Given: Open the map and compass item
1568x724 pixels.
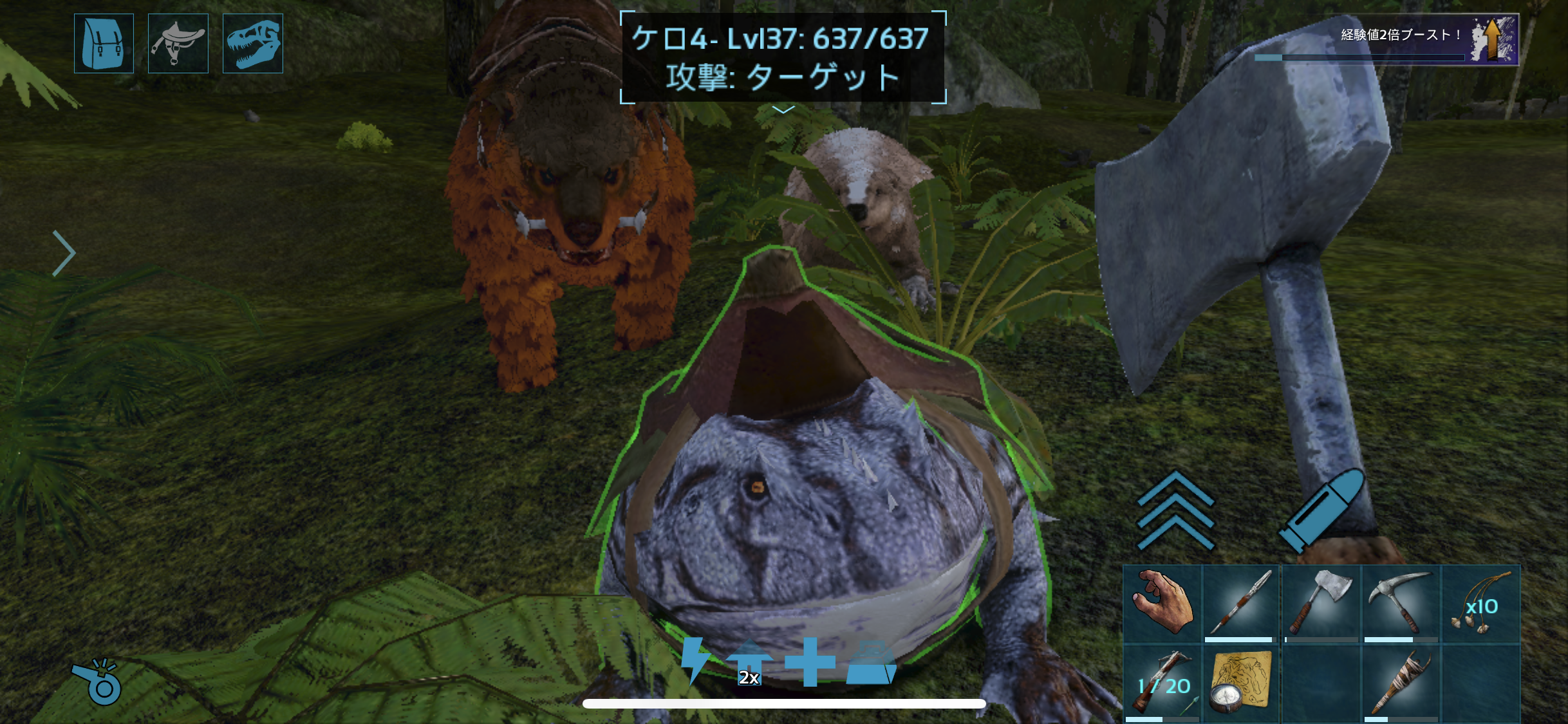Looking at the screenshot, I should coord(1241,683).
